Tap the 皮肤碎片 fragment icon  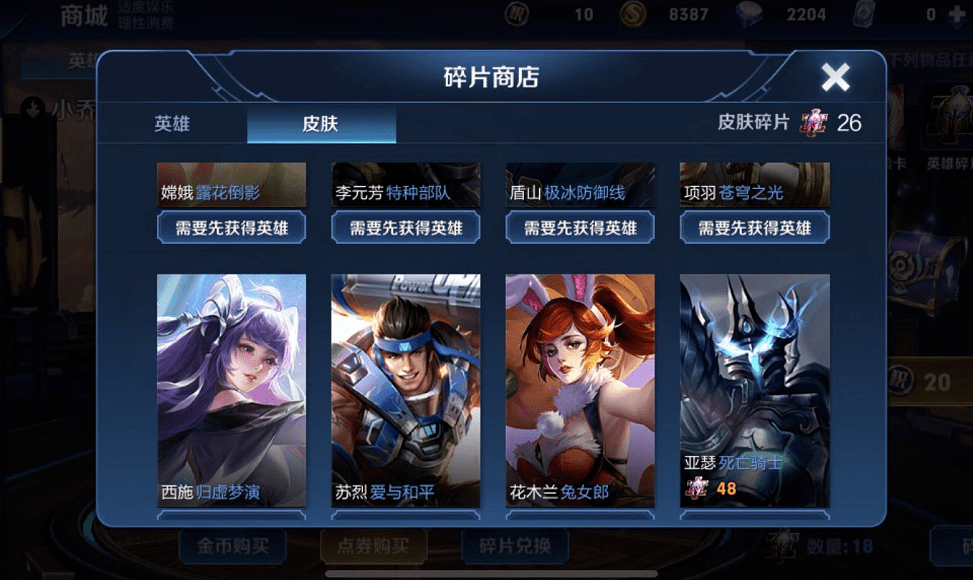click(x=813, y=123)
